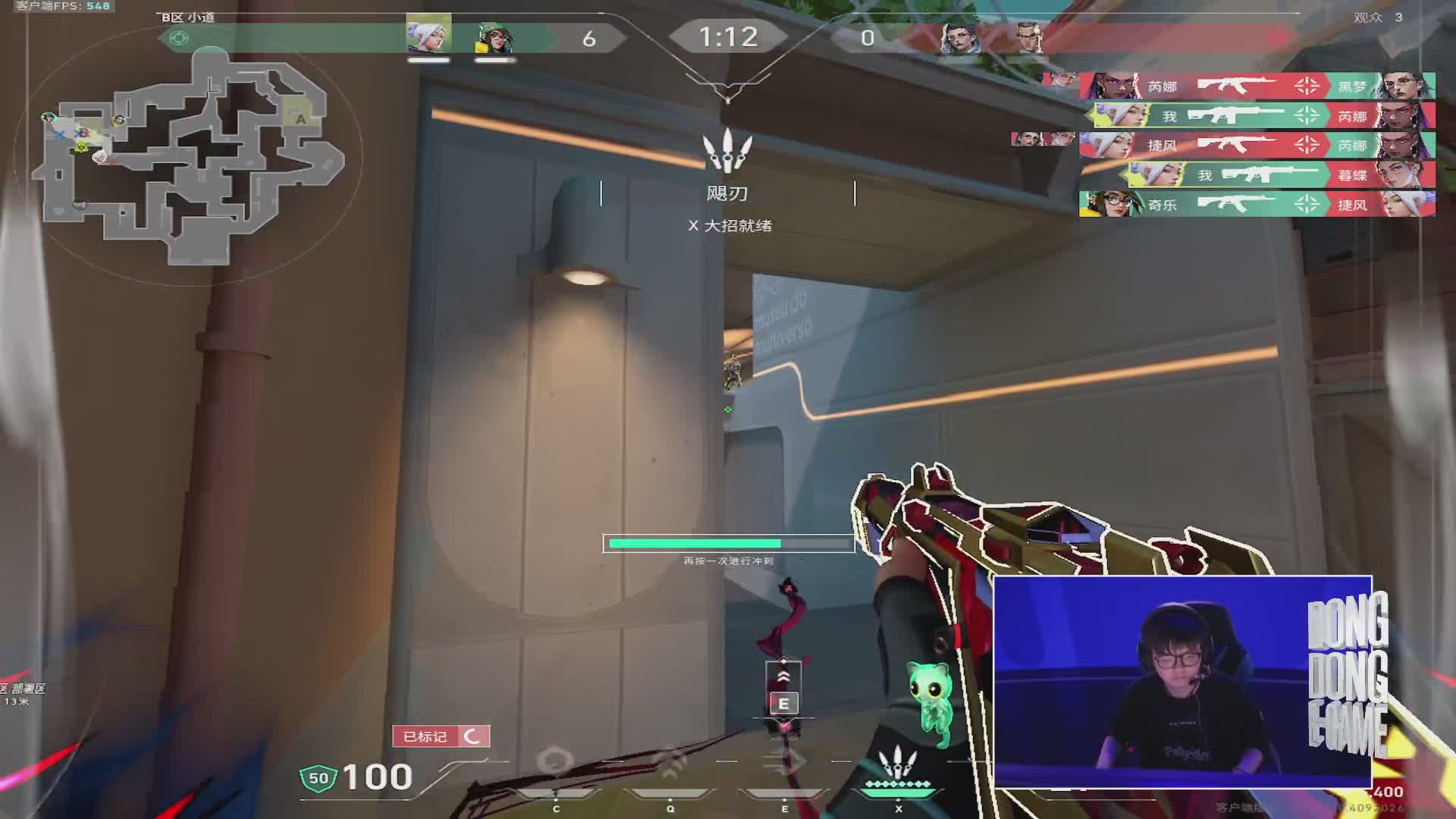Activate the C ability icon

tap(556, 762)
